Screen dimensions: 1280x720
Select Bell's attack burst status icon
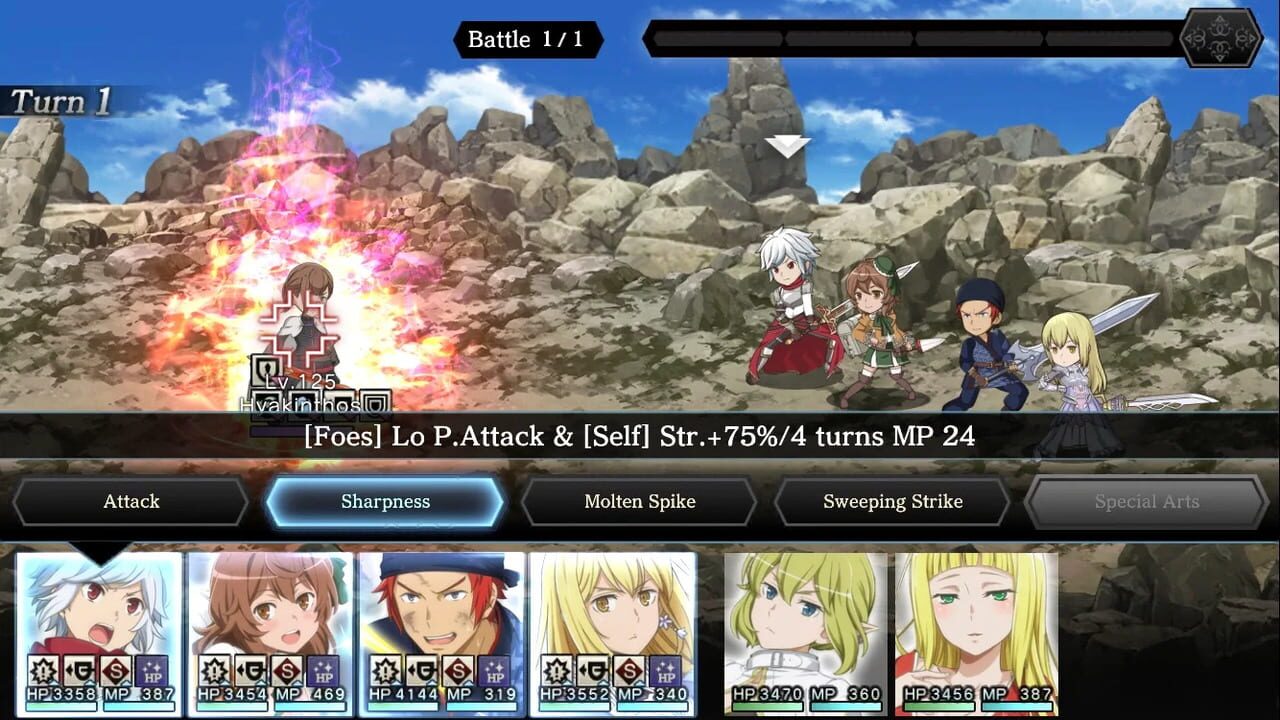click(44, 671)
